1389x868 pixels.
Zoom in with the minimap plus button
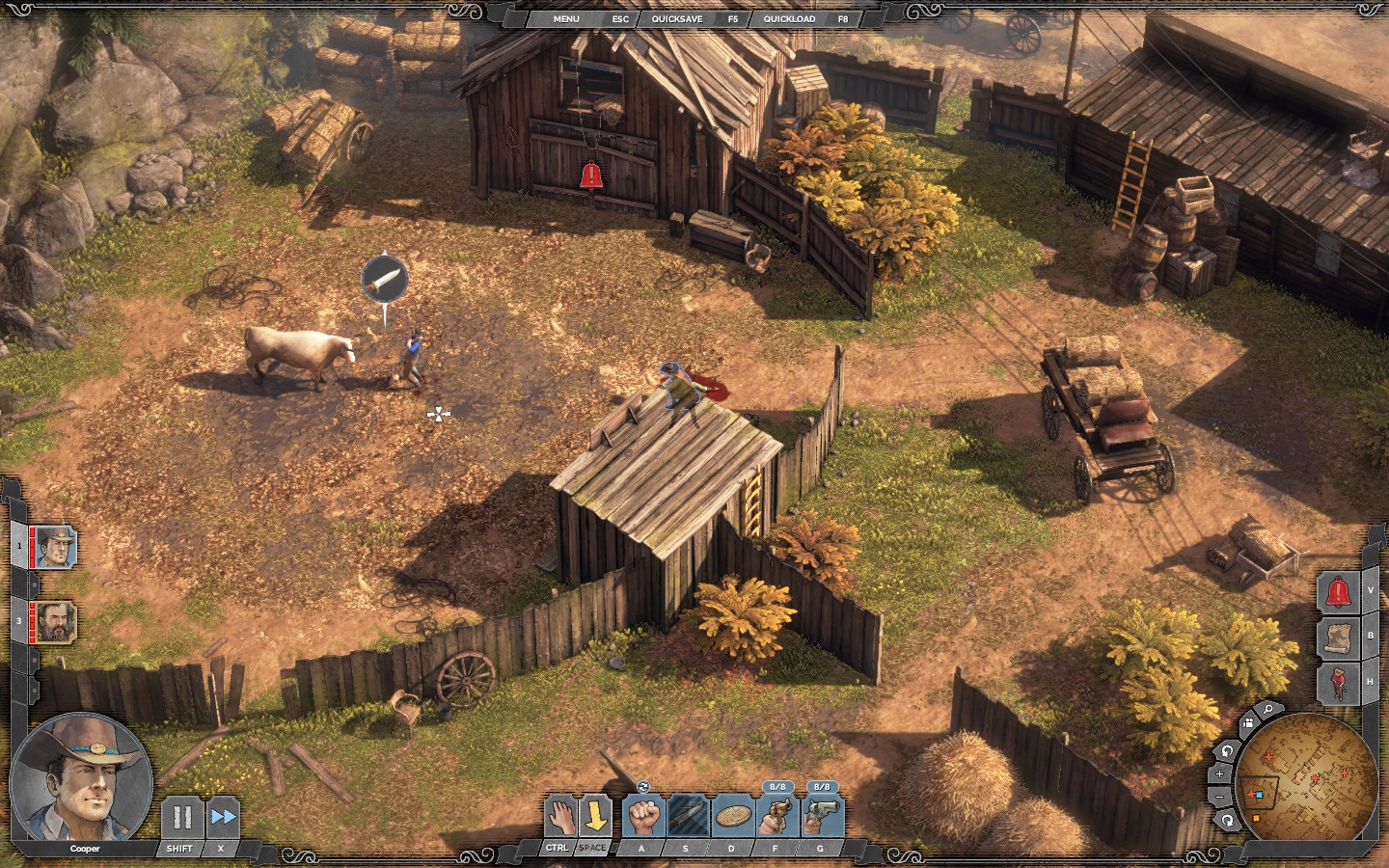(1220, 773)
